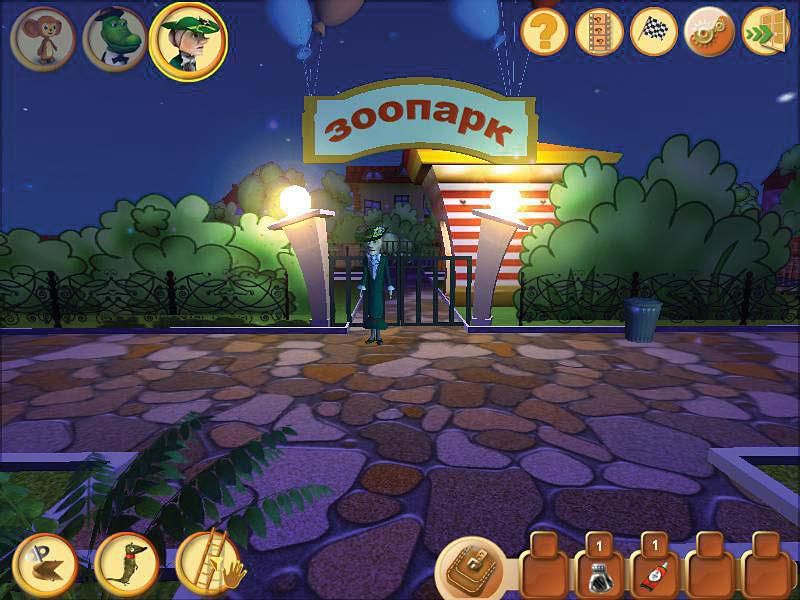Viewport: 800px width, 600px height.
Task: Open the gears settings button
Action: pyautogui.click(x=710, y=33)
